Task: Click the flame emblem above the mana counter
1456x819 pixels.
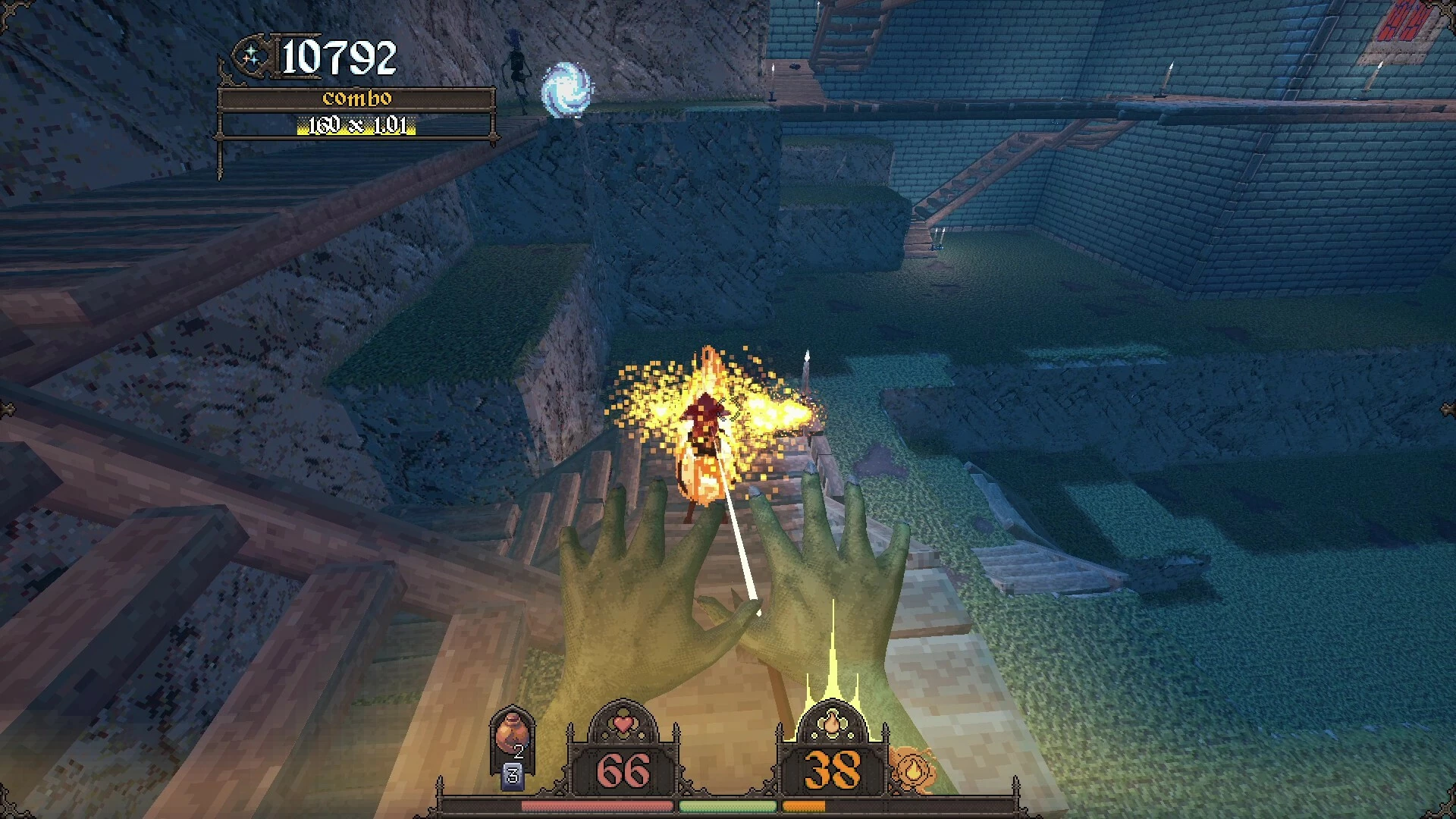Action: pyautogui.click(x=832, y=721)
